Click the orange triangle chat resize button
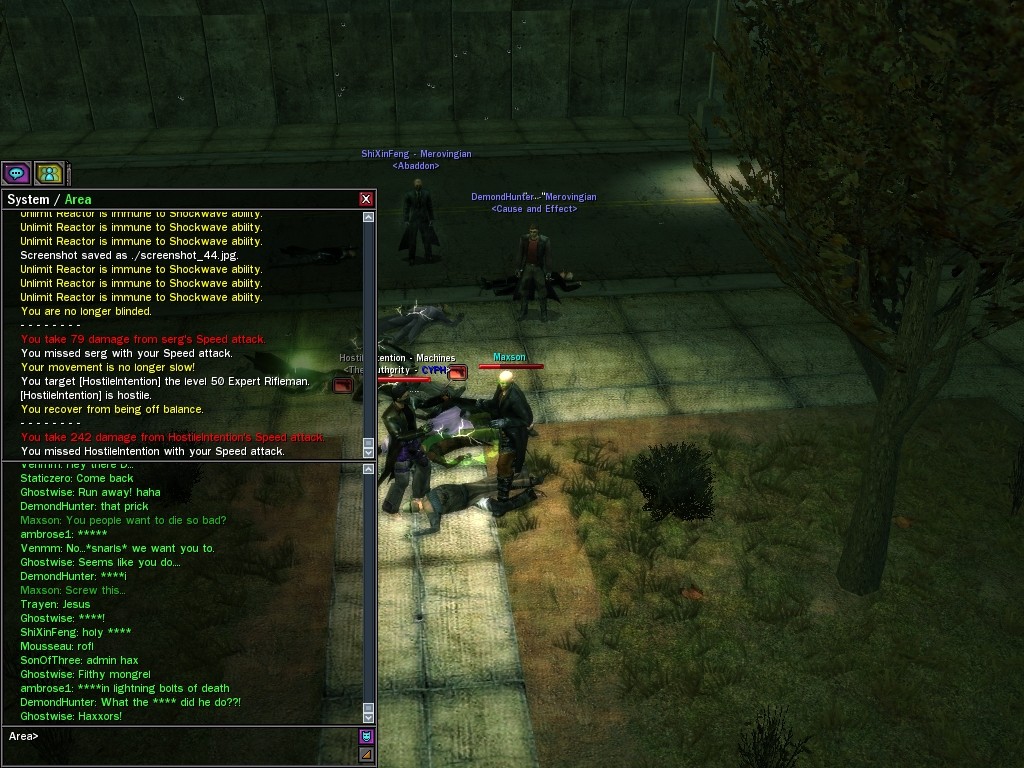Image resolution: width=1024 pixels, height=768 pixels. pyautogui.click(x=366, y=754)
